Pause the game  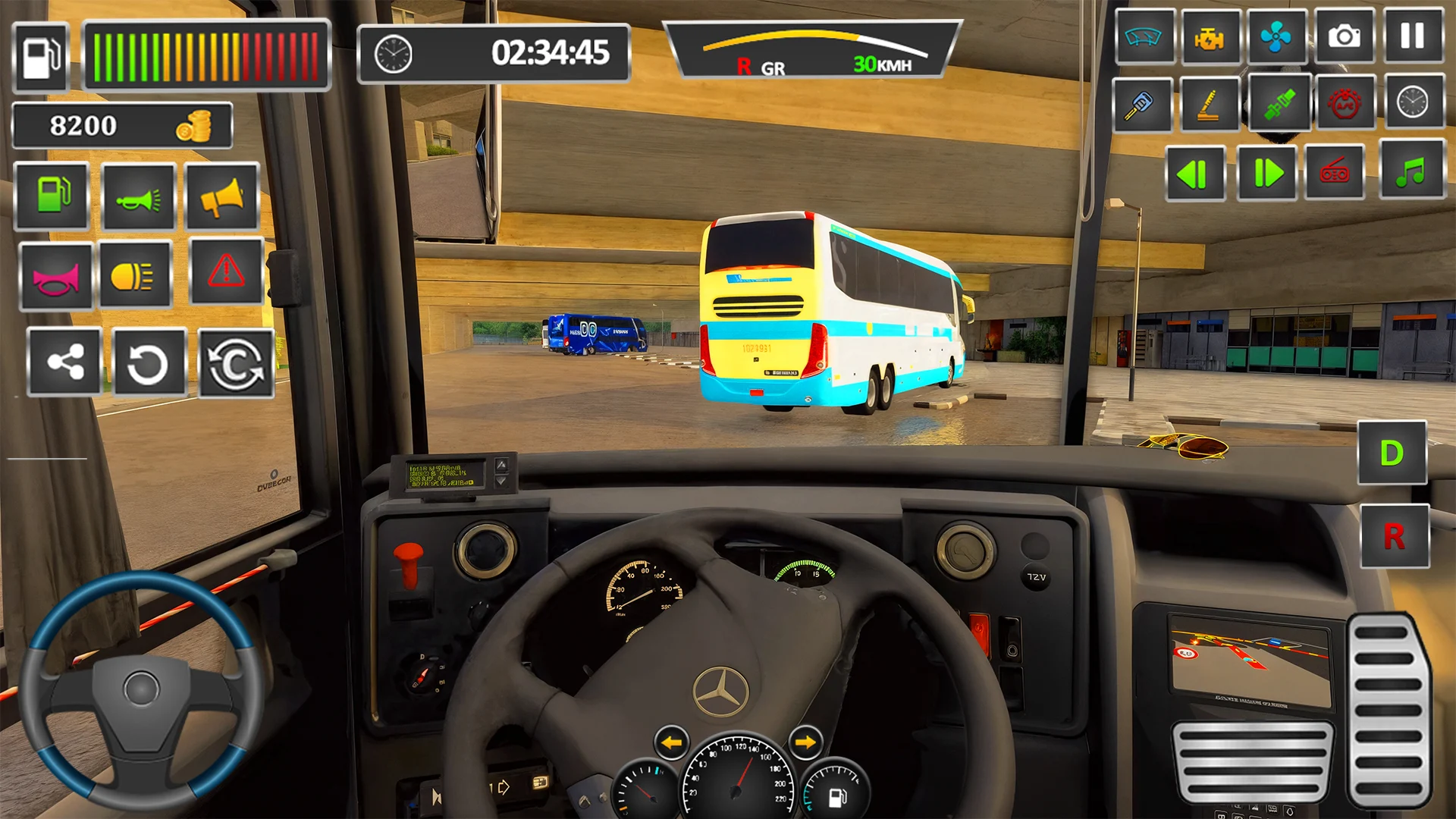(x=1412, y=36)
